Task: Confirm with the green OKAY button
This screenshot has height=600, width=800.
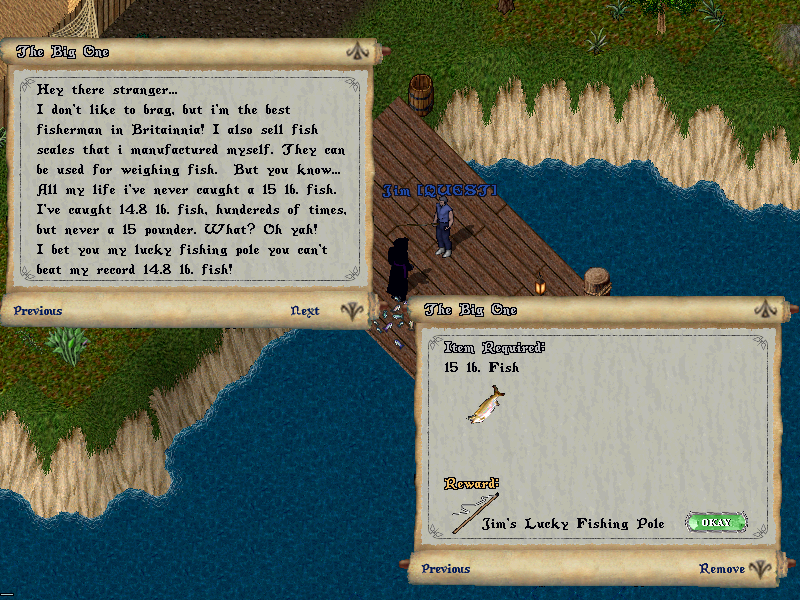Action: (x=715, y=522)
